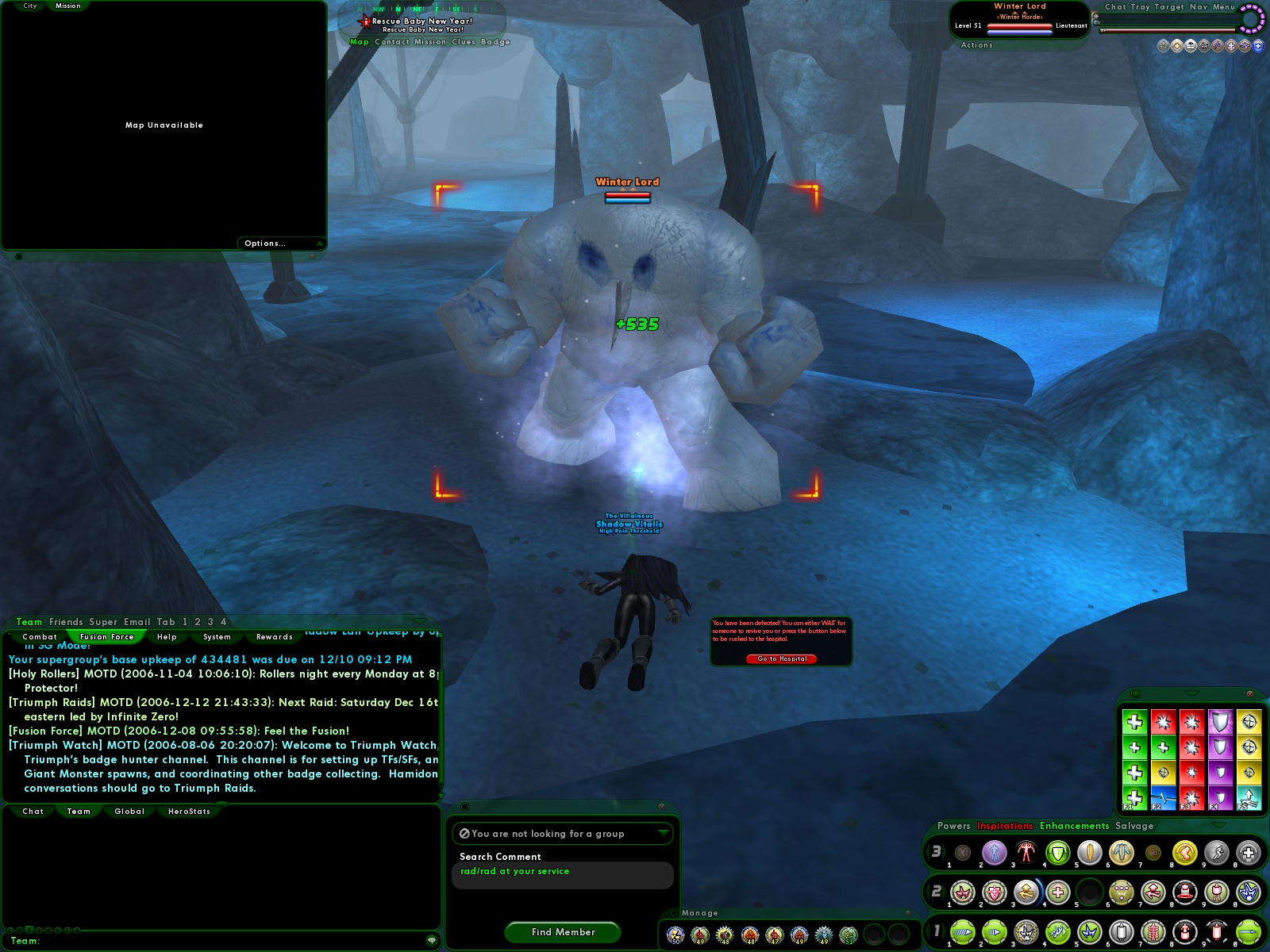The width and height of the screenshot is (1270, 952).
Task: Open the looking-for-group status dropdown
Action: (x=664, y=834)
